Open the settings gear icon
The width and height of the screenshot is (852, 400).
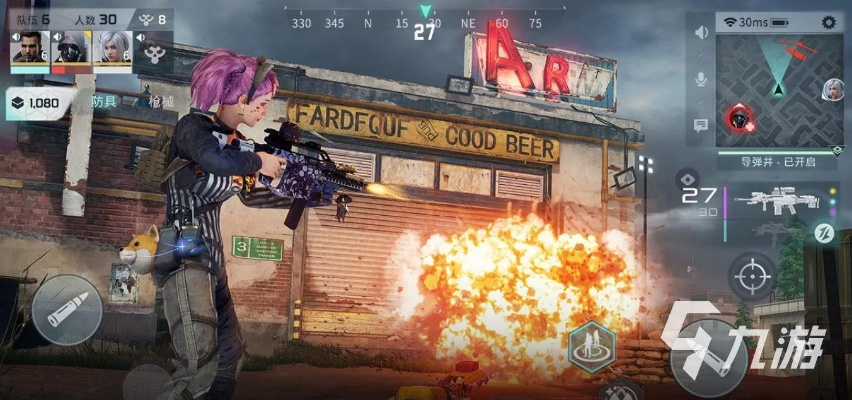coord(828,21)
